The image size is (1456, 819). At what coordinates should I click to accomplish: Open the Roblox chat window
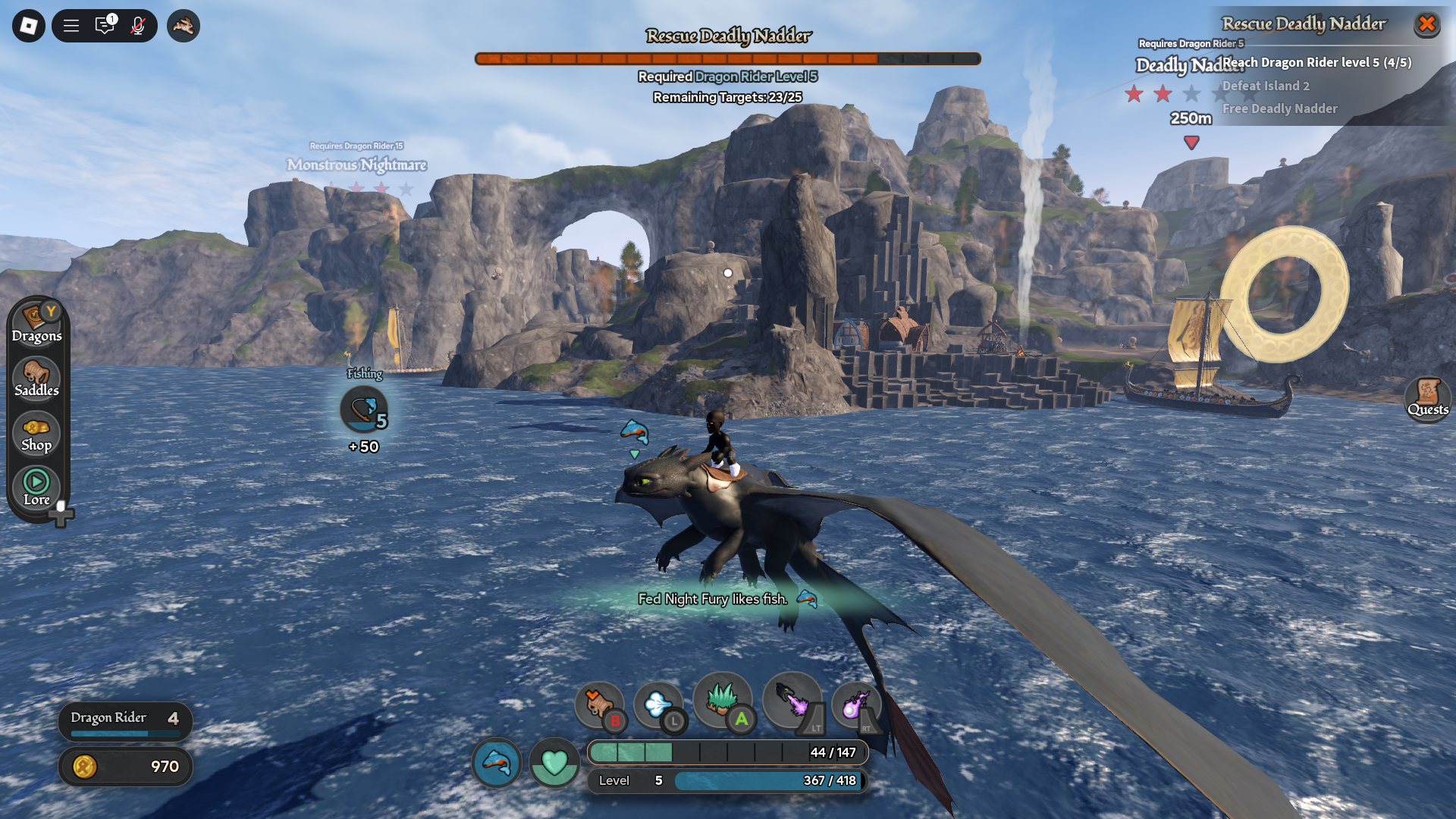point(105,26)
